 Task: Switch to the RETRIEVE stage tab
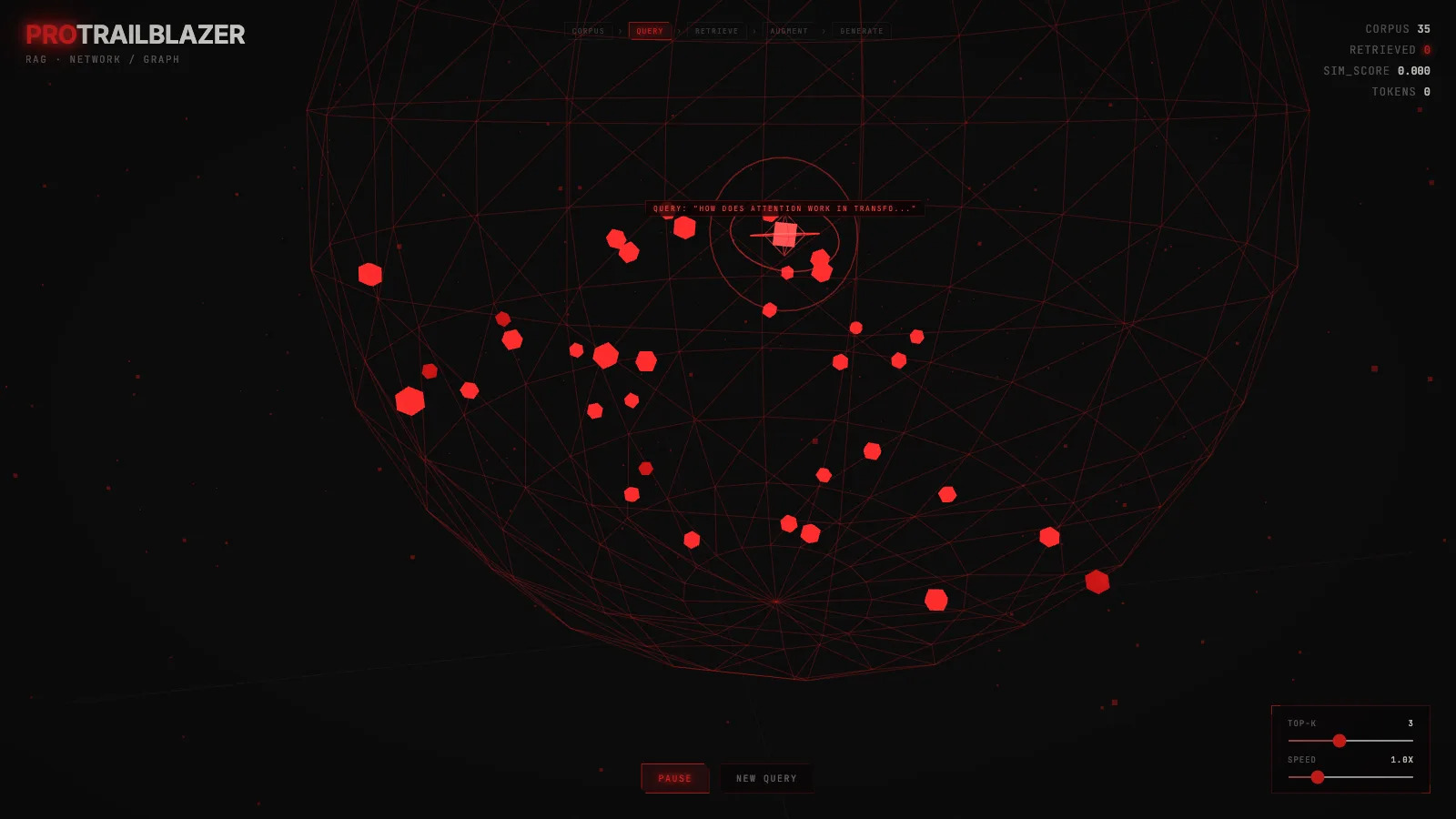pos(718,30)
